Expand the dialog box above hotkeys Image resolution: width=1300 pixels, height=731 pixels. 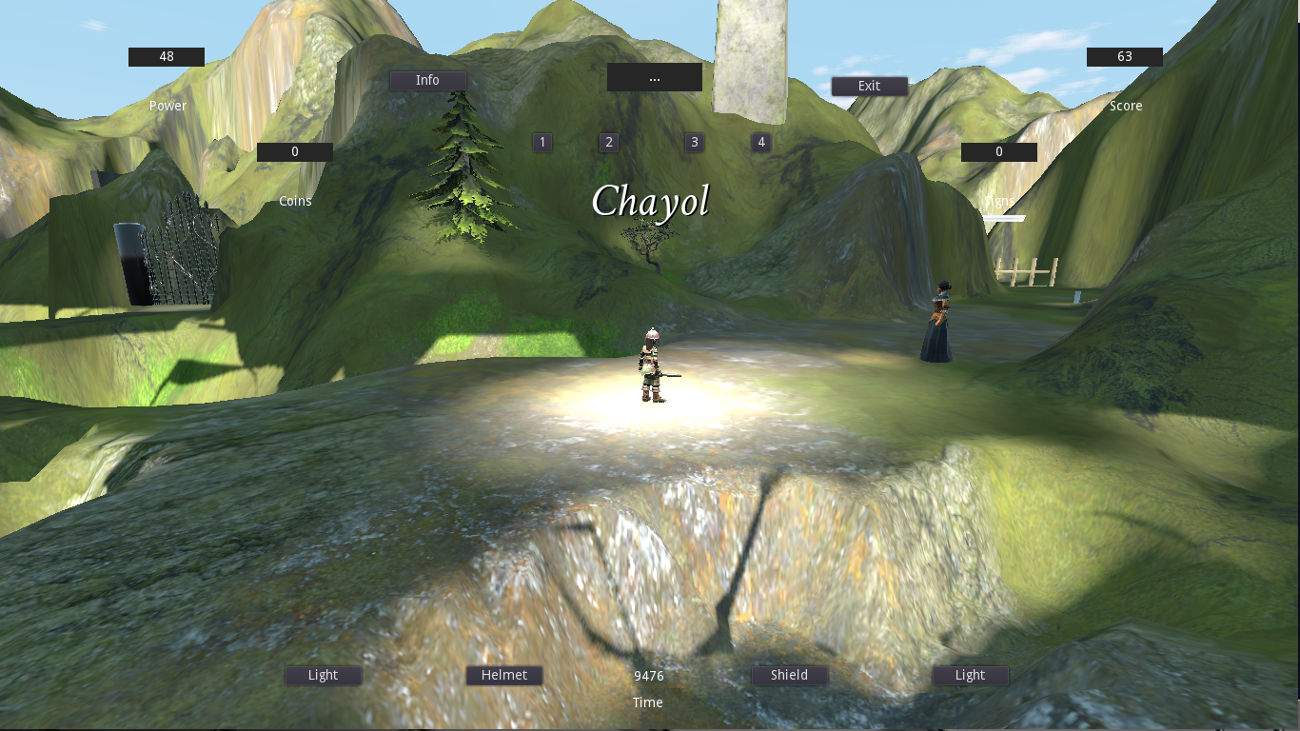654,77
